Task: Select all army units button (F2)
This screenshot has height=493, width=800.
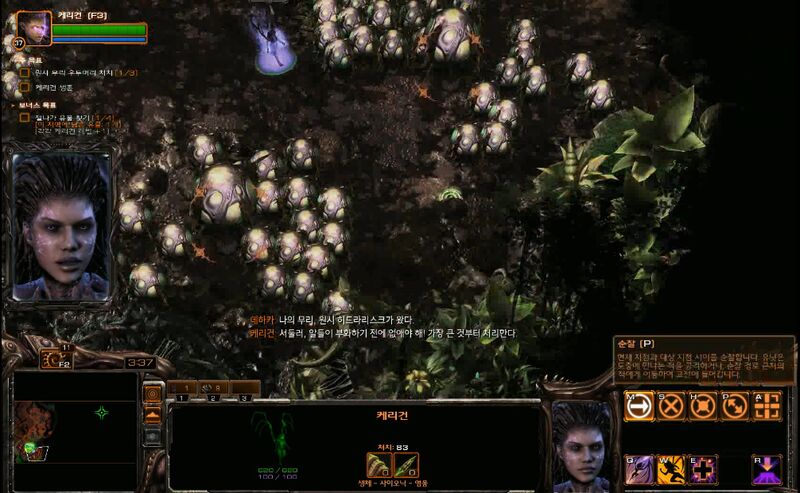Action: click(x=56, y=358)
